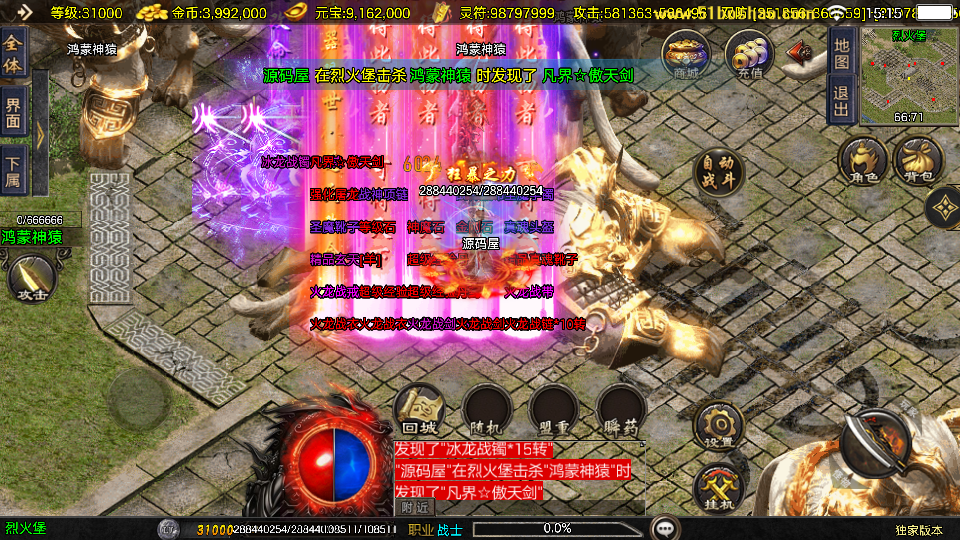Open the 设置 settings gear
Screen dimensions: 960x540
pos(718,426)
